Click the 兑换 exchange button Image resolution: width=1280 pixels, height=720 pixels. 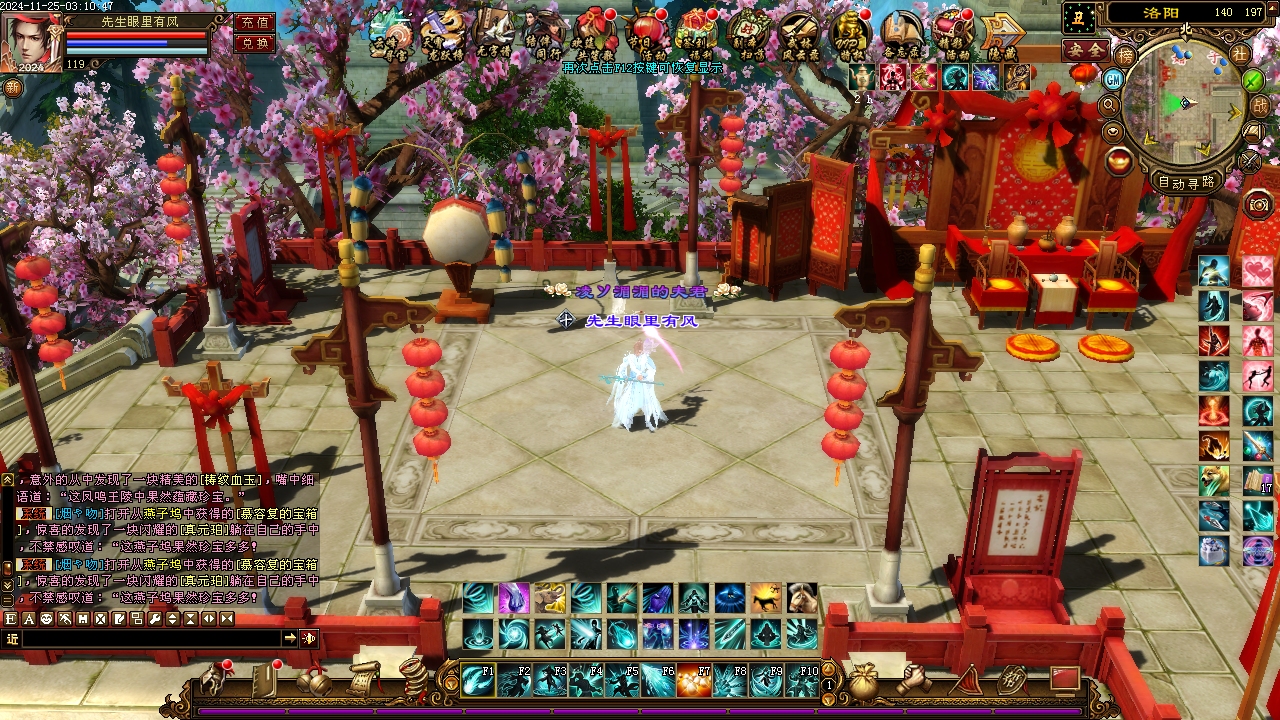pos(254,43)
